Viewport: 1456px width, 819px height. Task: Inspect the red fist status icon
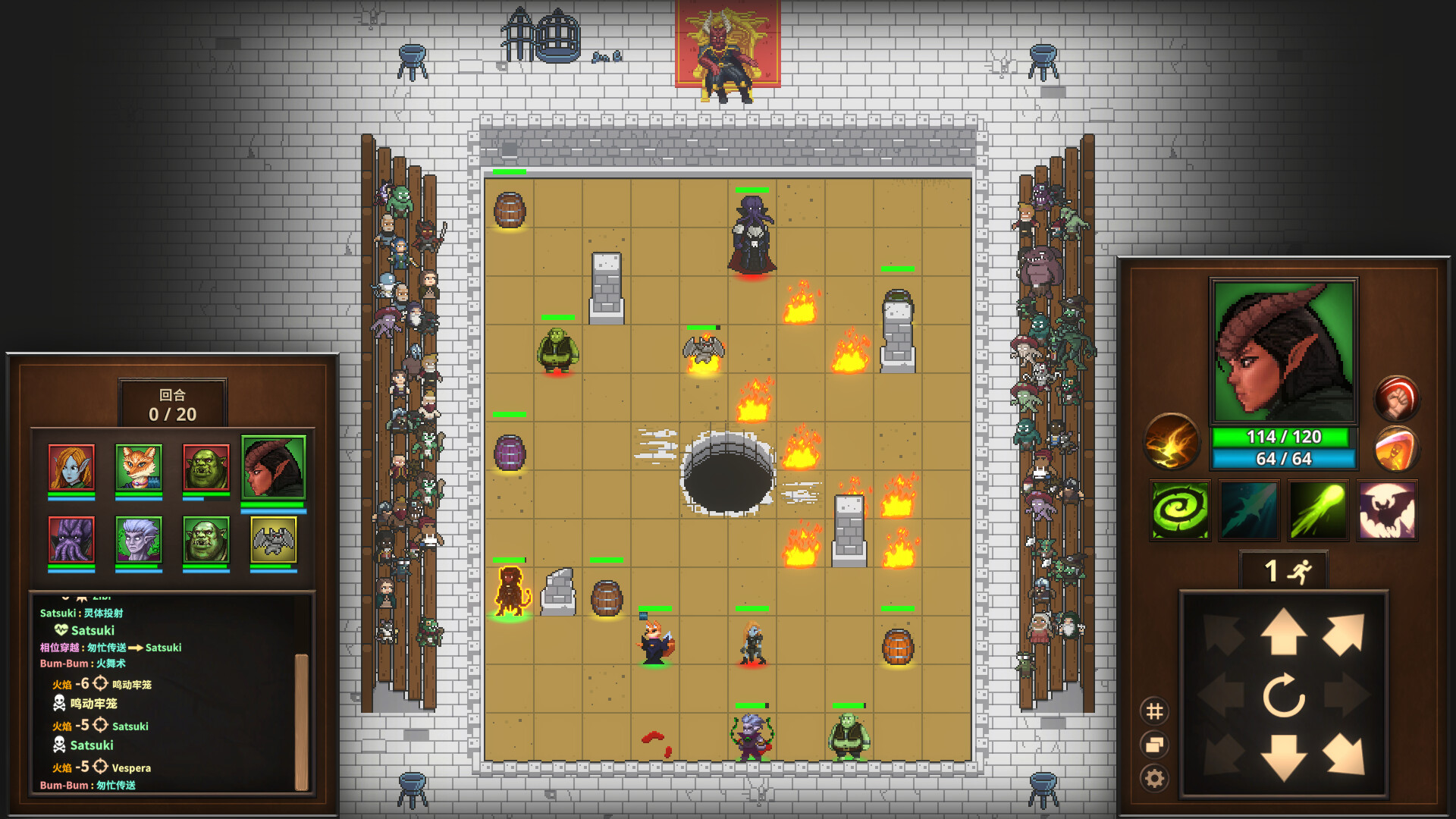pyautogui.click(x=1398, y=397)
